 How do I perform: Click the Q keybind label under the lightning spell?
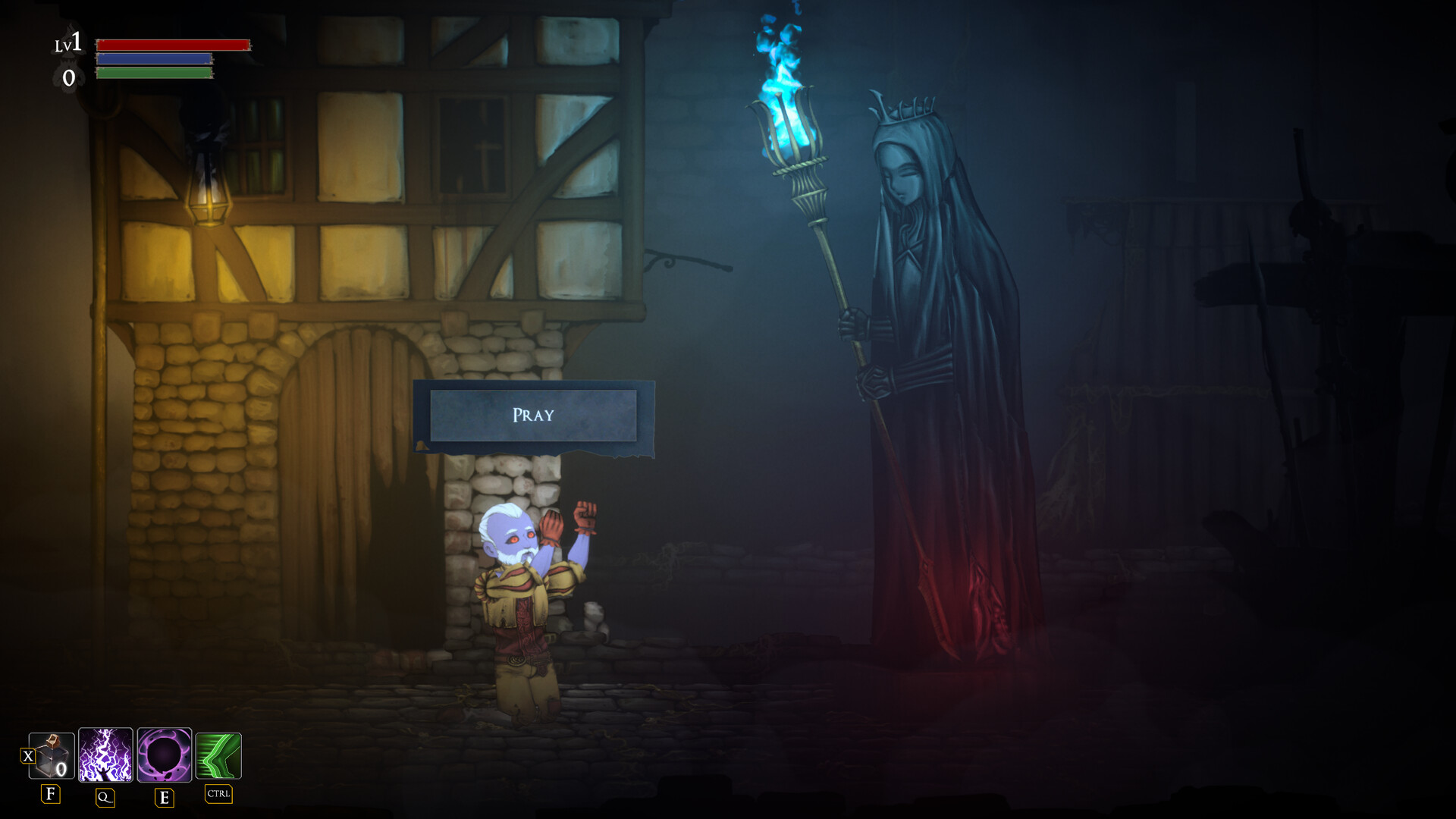[x=105, y=797]
